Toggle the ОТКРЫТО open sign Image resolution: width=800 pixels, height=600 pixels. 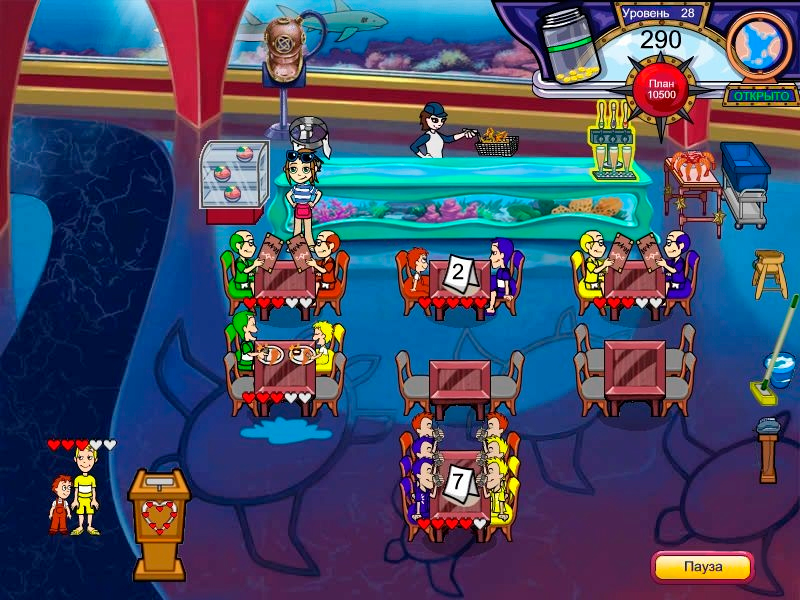[x=761, y=96]
